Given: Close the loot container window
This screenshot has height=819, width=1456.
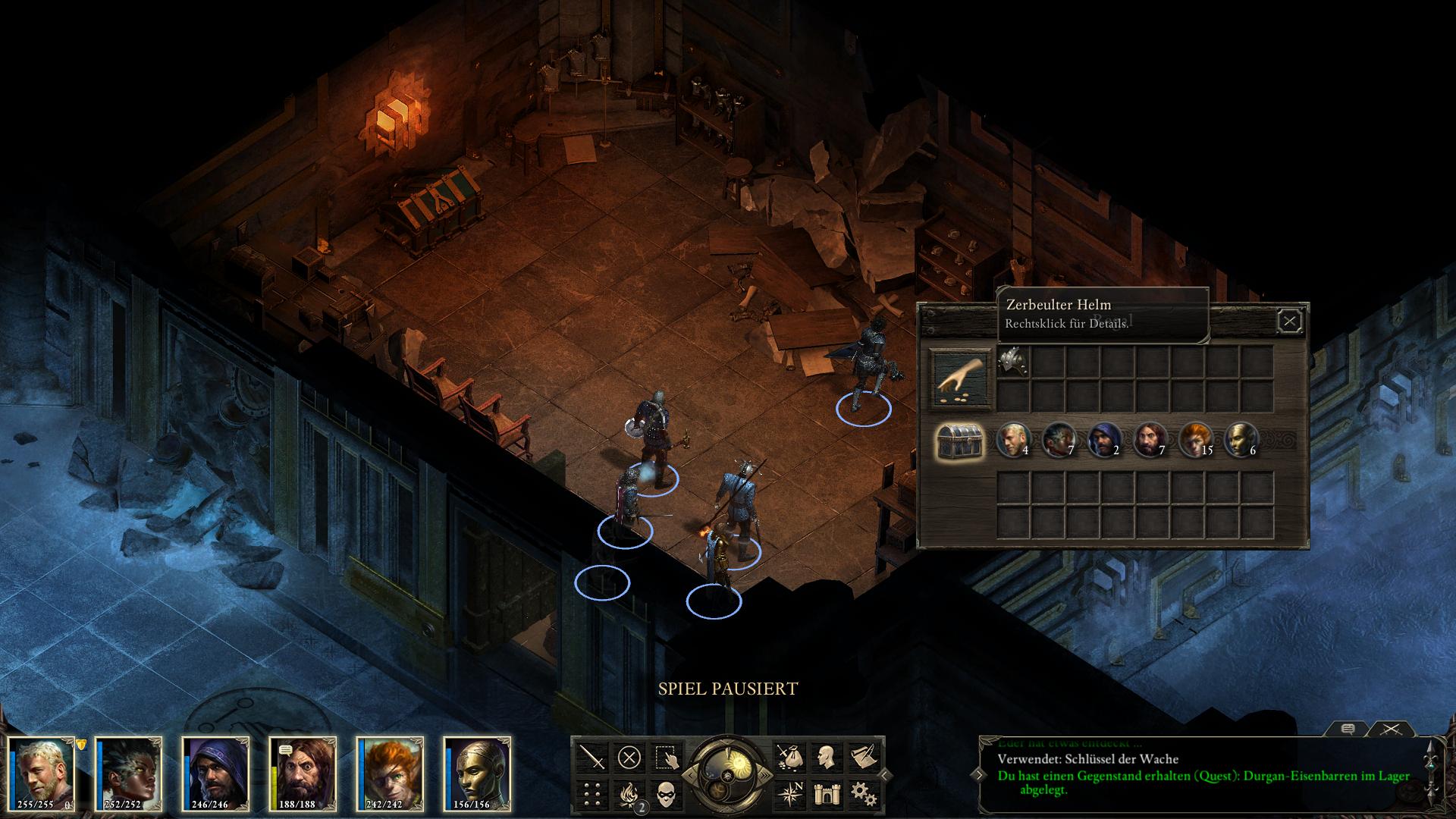Looking at the screenshot, I should [x=1289, y=322].
